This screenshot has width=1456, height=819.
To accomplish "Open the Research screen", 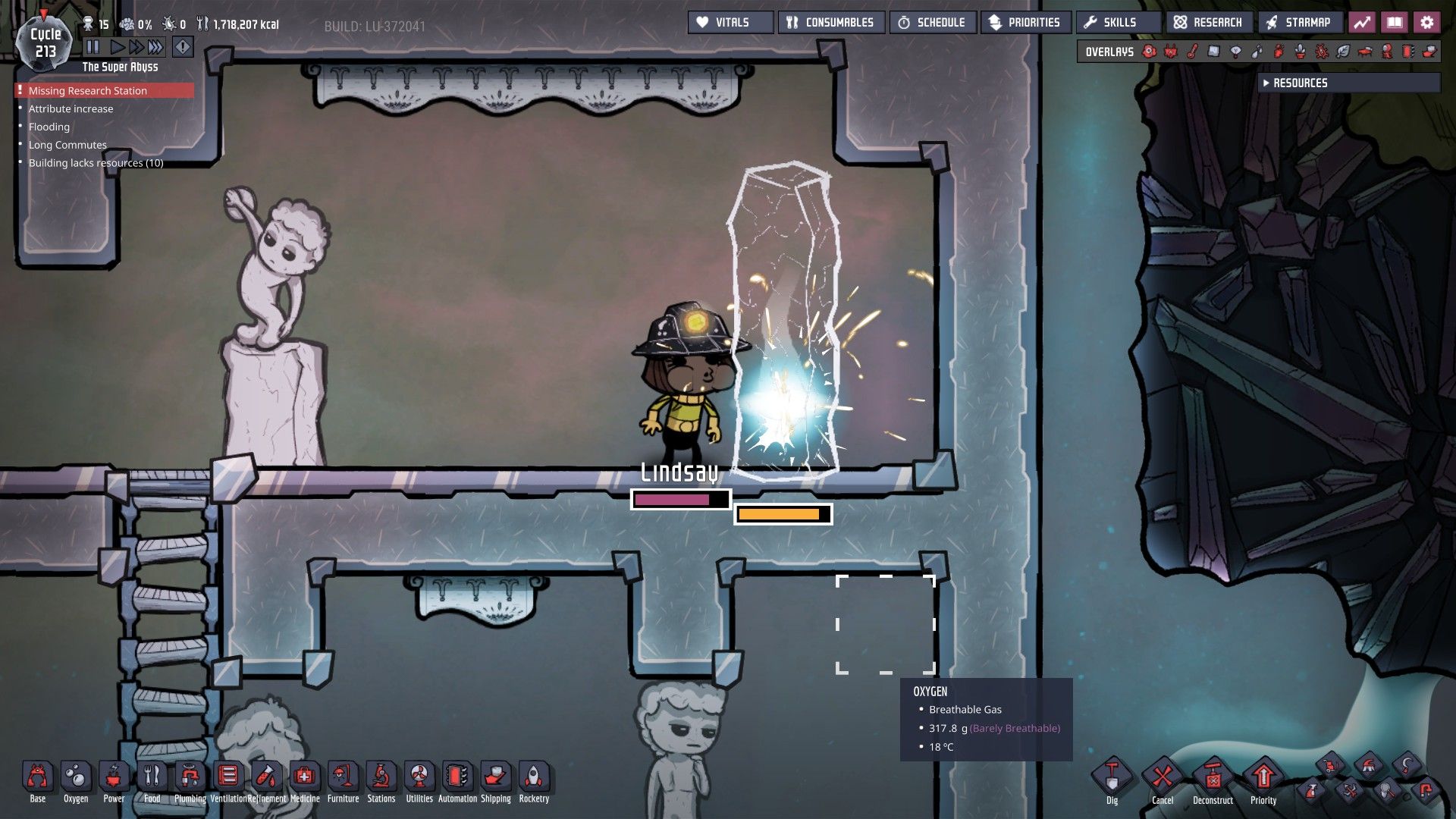I will pos(1209,23).
